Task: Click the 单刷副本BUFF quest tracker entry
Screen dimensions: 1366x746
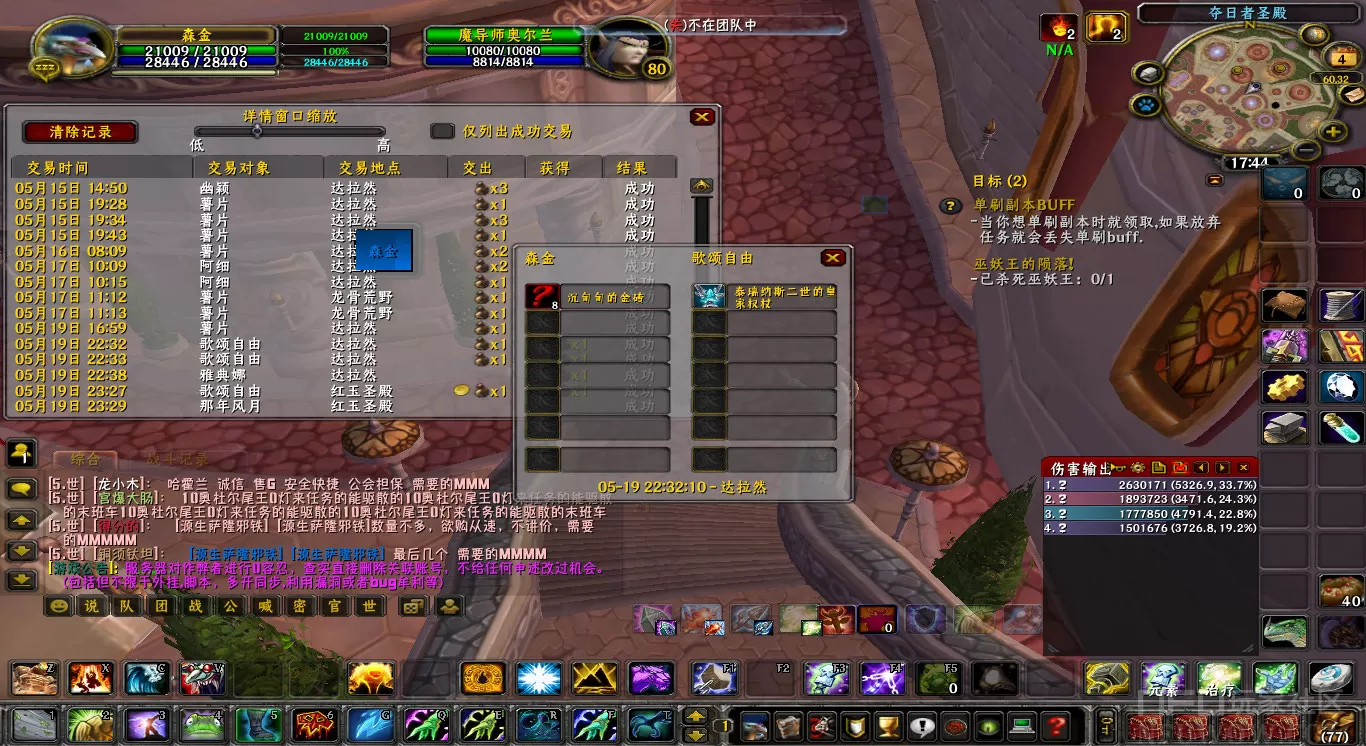Action: [1024, 205]
